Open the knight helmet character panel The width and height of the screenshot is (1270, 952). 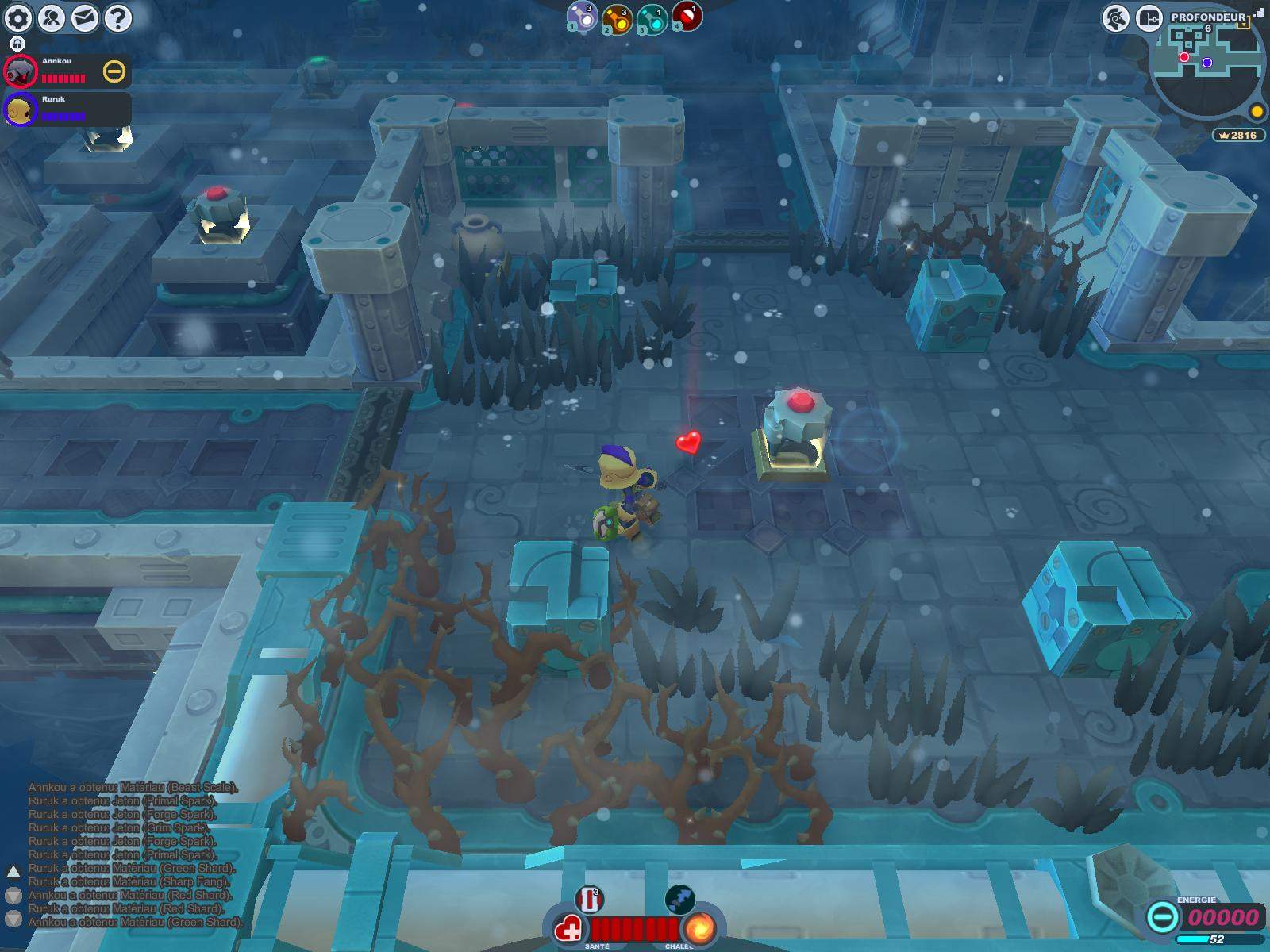point(1115,18)
